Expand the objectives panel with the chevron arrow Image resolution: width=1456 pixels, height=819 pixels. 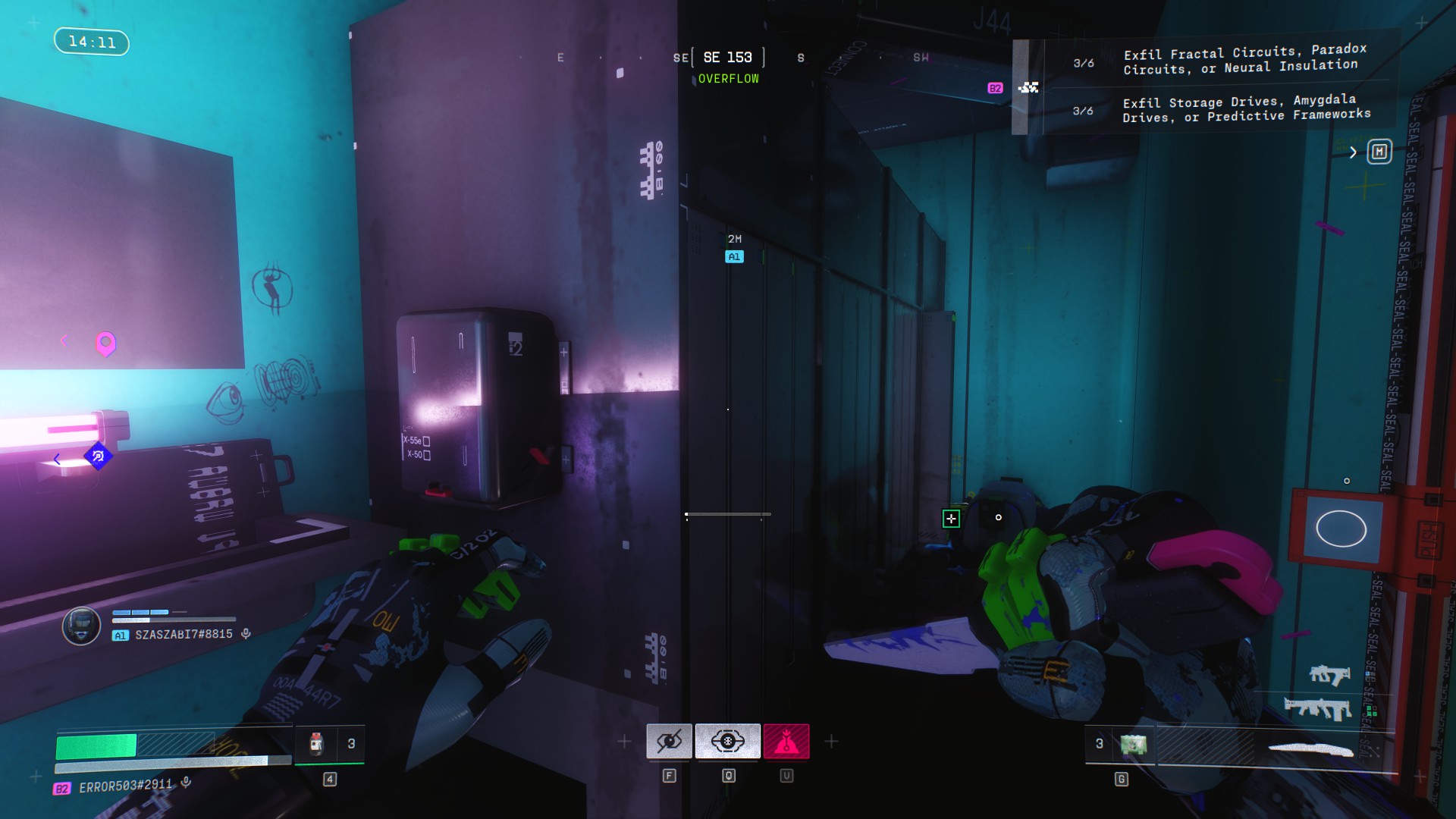(x=1353, y=152)
